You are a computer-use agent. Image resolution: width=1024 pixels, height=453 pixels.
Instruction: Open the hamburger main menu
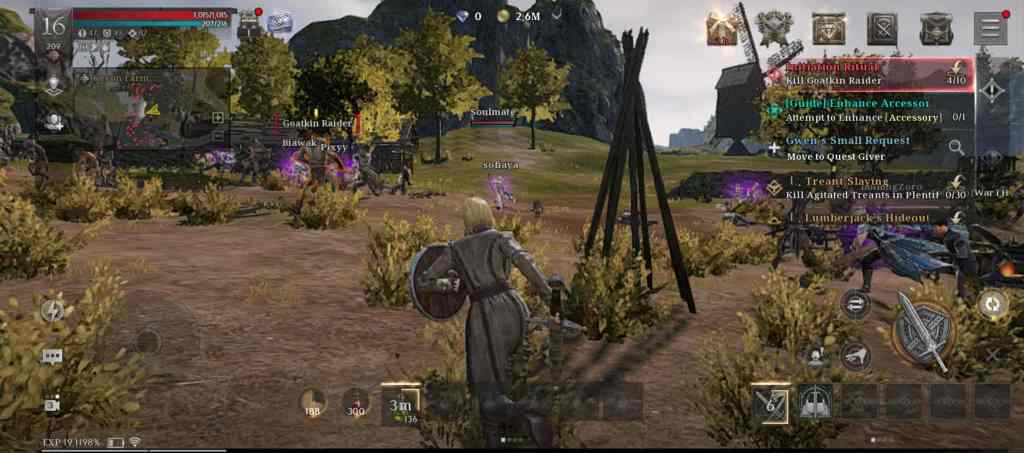click(x=990, y=27)
